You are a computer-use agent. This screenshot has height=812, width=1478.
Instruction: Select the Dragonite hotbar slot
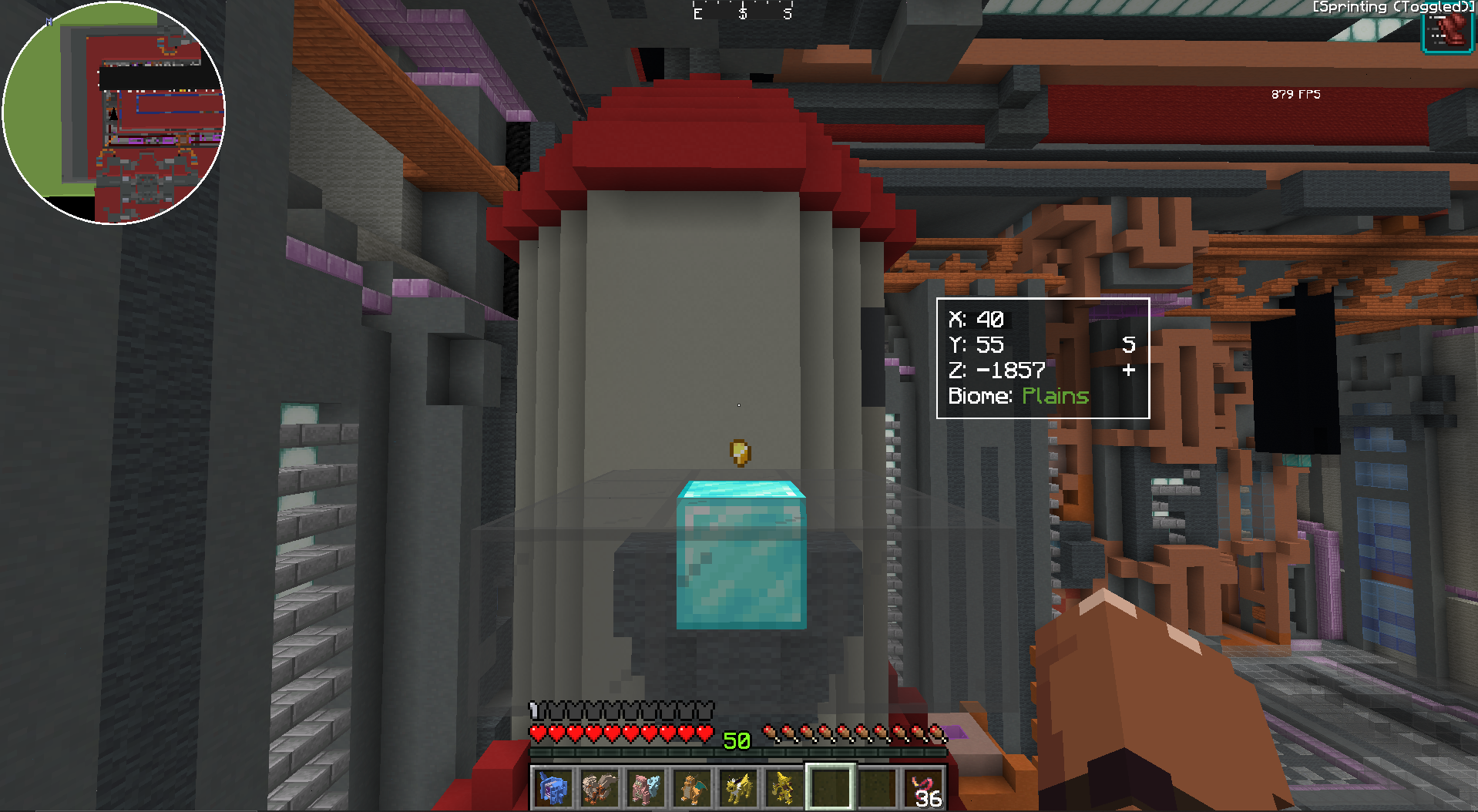tap(691, 788)
